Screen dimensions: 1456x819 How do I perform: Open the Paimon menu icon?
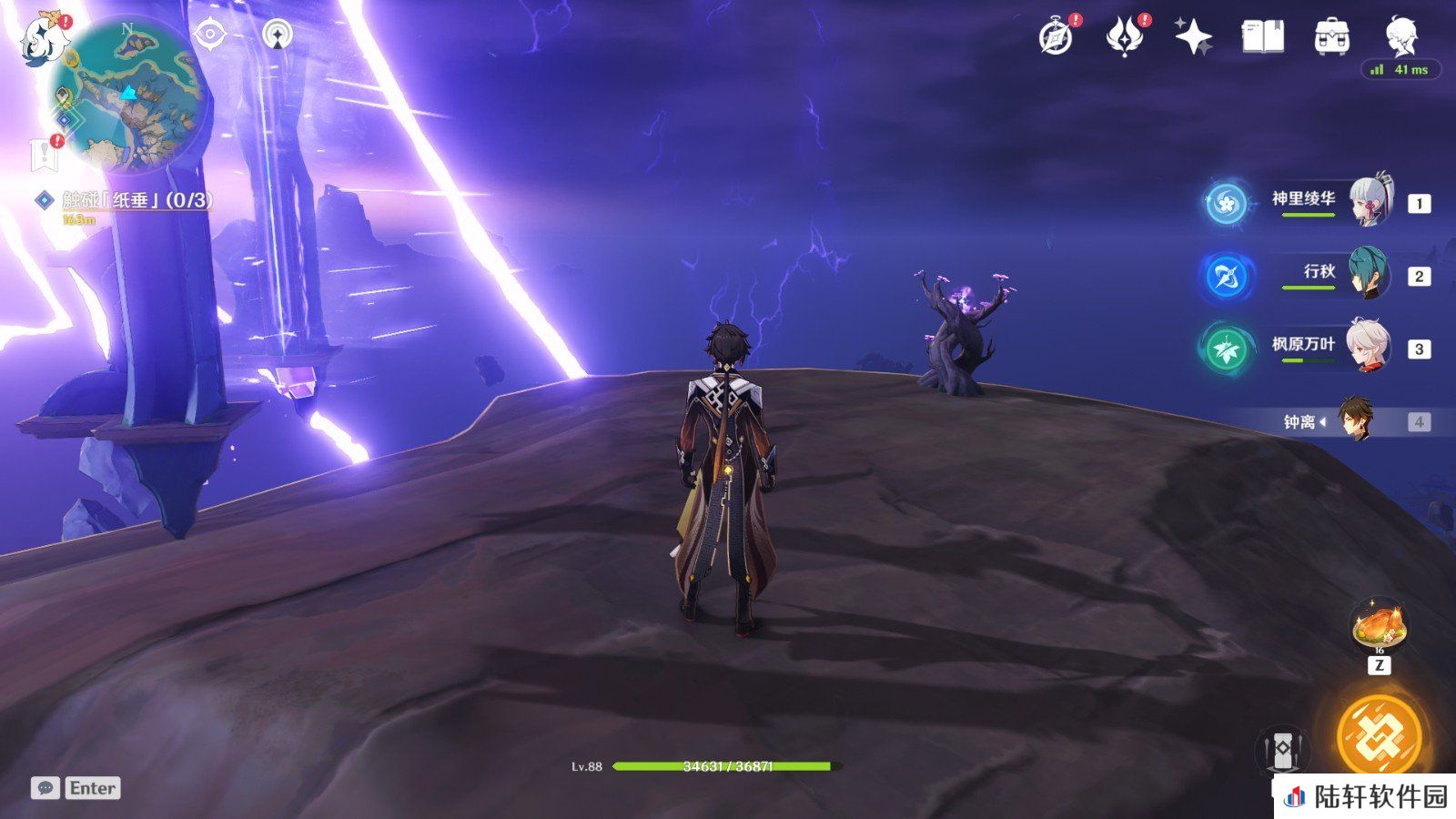point(38,39)
